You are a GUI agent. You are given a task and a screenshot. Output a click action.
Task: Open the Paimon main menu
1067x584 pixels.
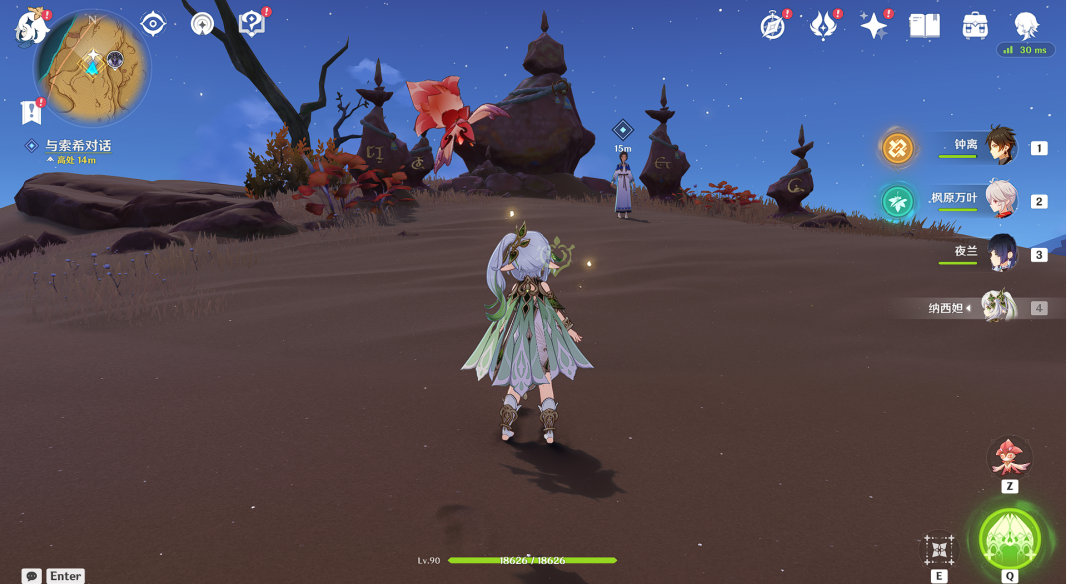31,27
